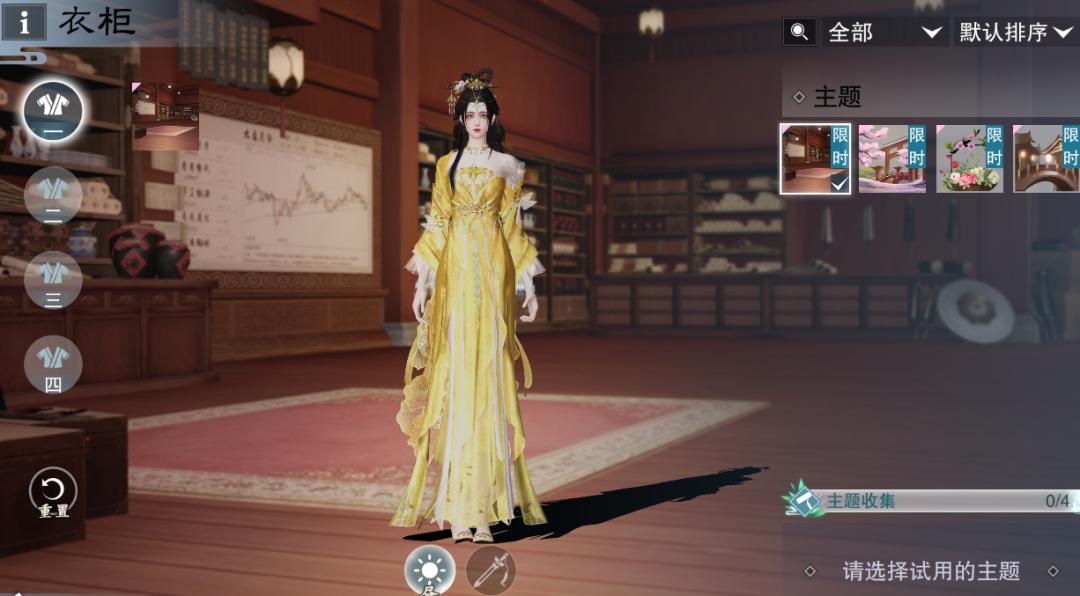1080x596 pixels.
Task: Open the 主题收集 collection bar
Action: pos(930,501)
